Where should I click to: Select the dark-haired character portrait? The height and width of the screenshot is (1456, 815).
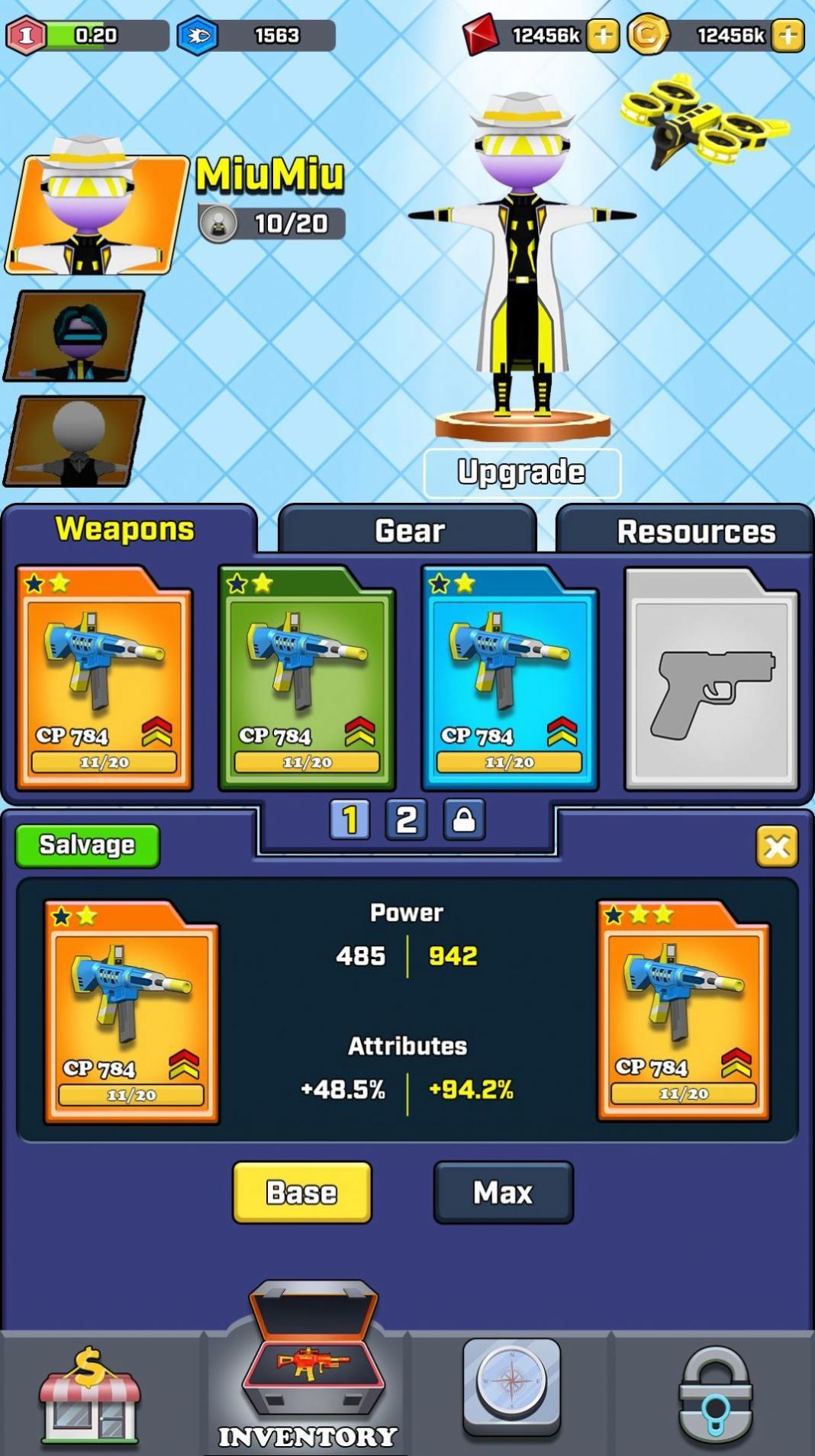click(x=75, y=337)
